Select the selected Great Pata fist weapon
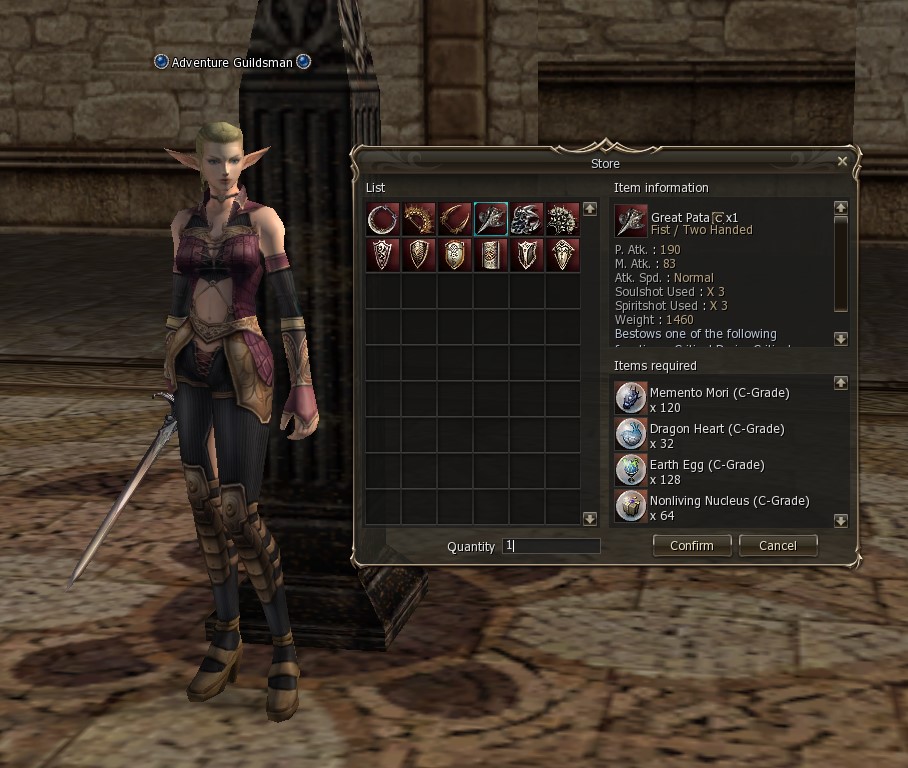This screenshot has height=768, width=908. coord(491,219)
